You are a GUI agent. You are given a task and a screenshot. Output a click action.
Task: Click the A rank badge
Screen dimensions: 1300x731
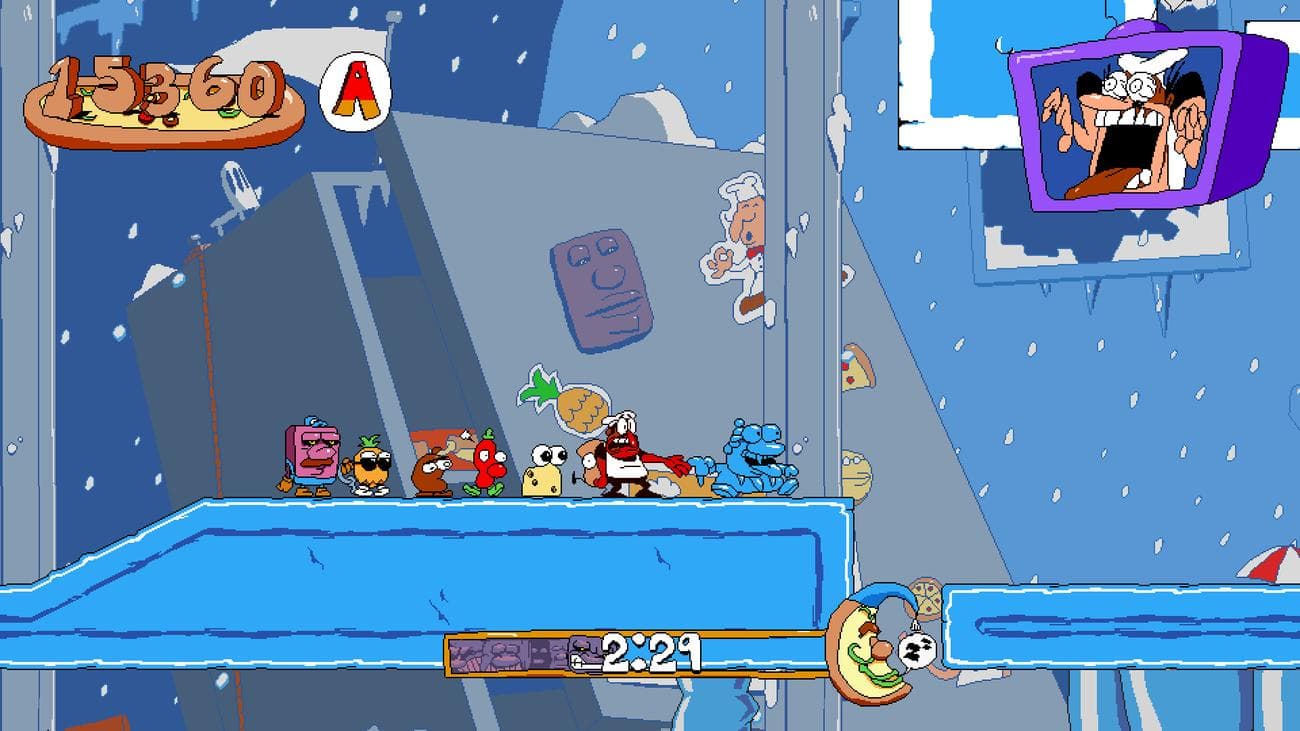coord(355,90)
